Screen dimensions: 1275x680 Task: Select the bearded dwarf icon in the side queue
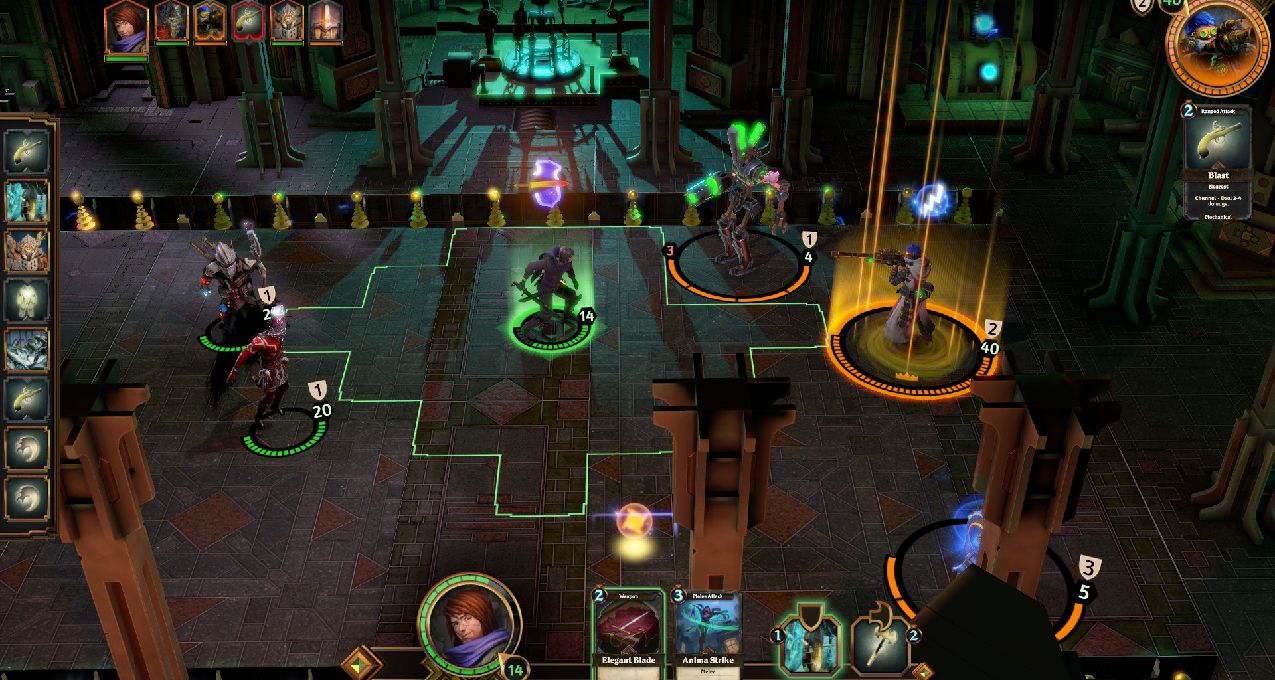(27, 249)
